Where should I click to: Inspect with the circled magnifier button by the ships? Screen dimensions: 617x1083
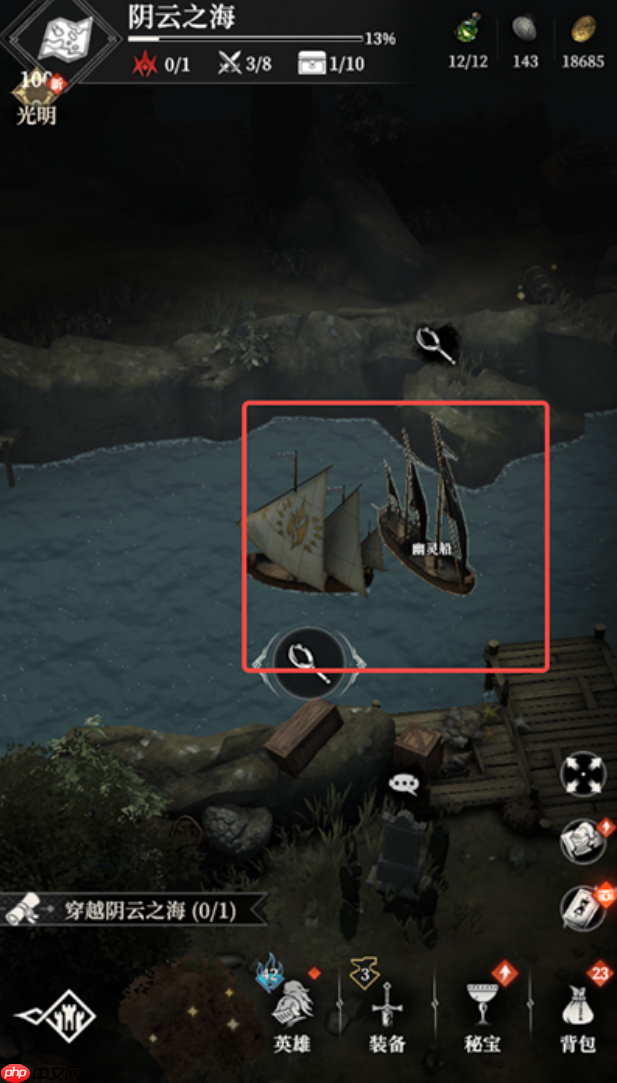309,659
